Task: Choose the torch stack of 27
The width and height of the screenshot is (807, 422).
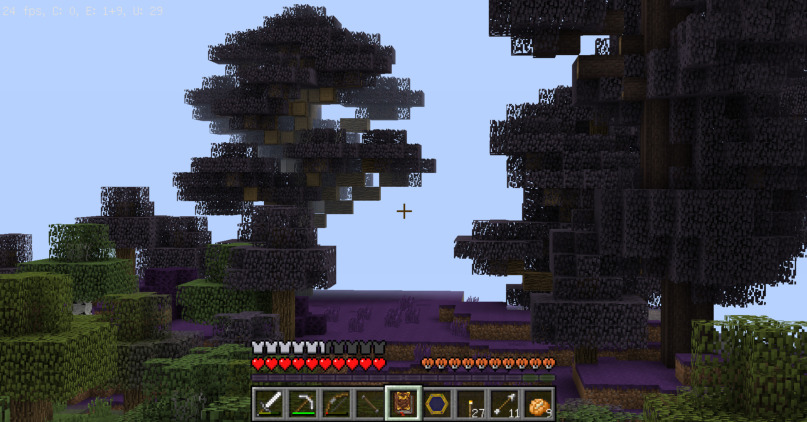Action: (471, 404)
